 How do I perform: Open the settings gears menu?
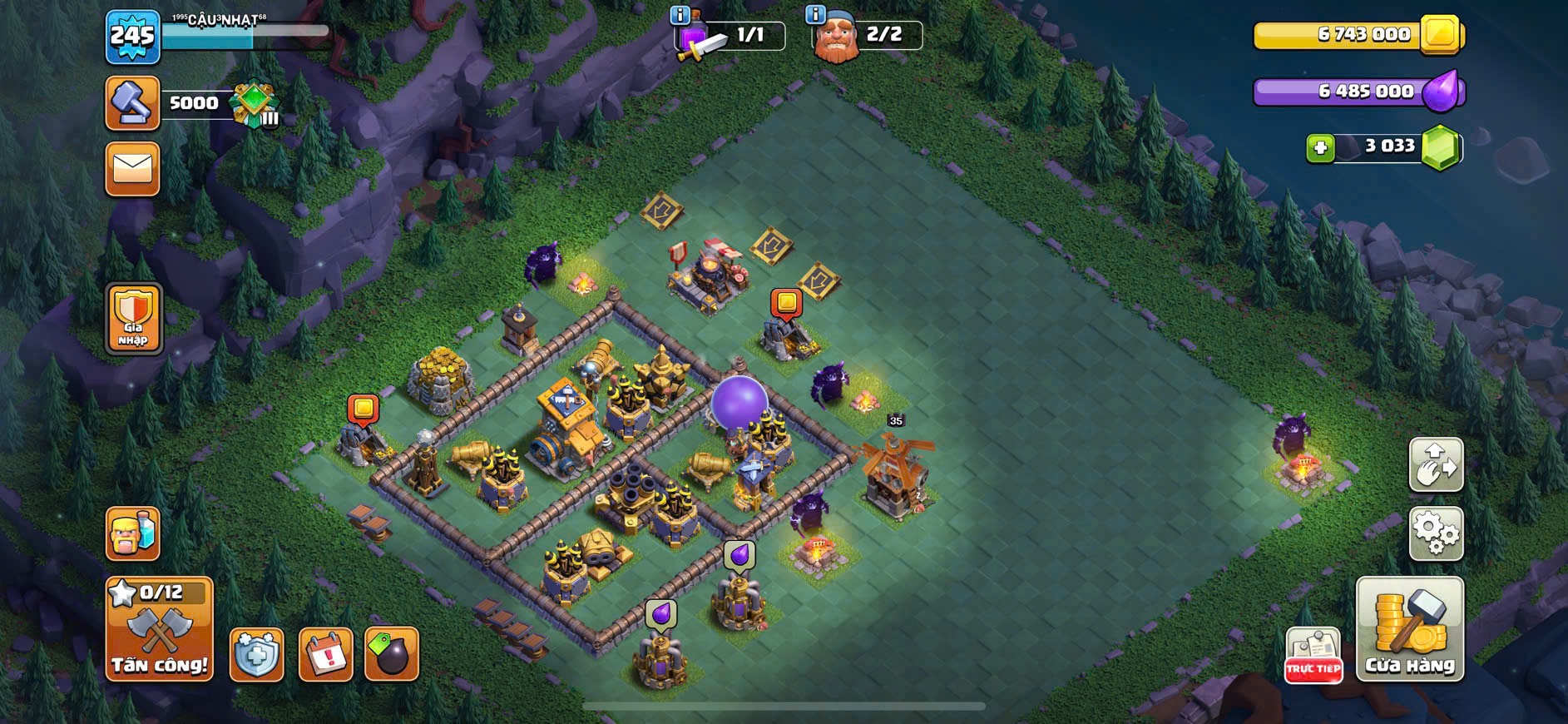(1436, 533)
